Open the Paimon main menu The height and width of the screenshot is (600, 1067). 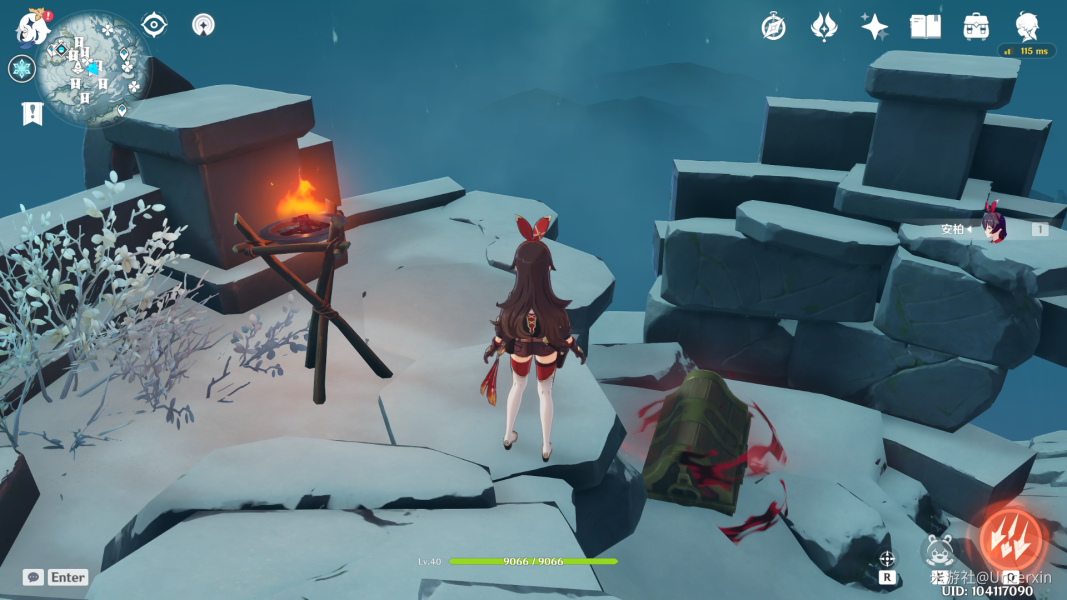33,27
